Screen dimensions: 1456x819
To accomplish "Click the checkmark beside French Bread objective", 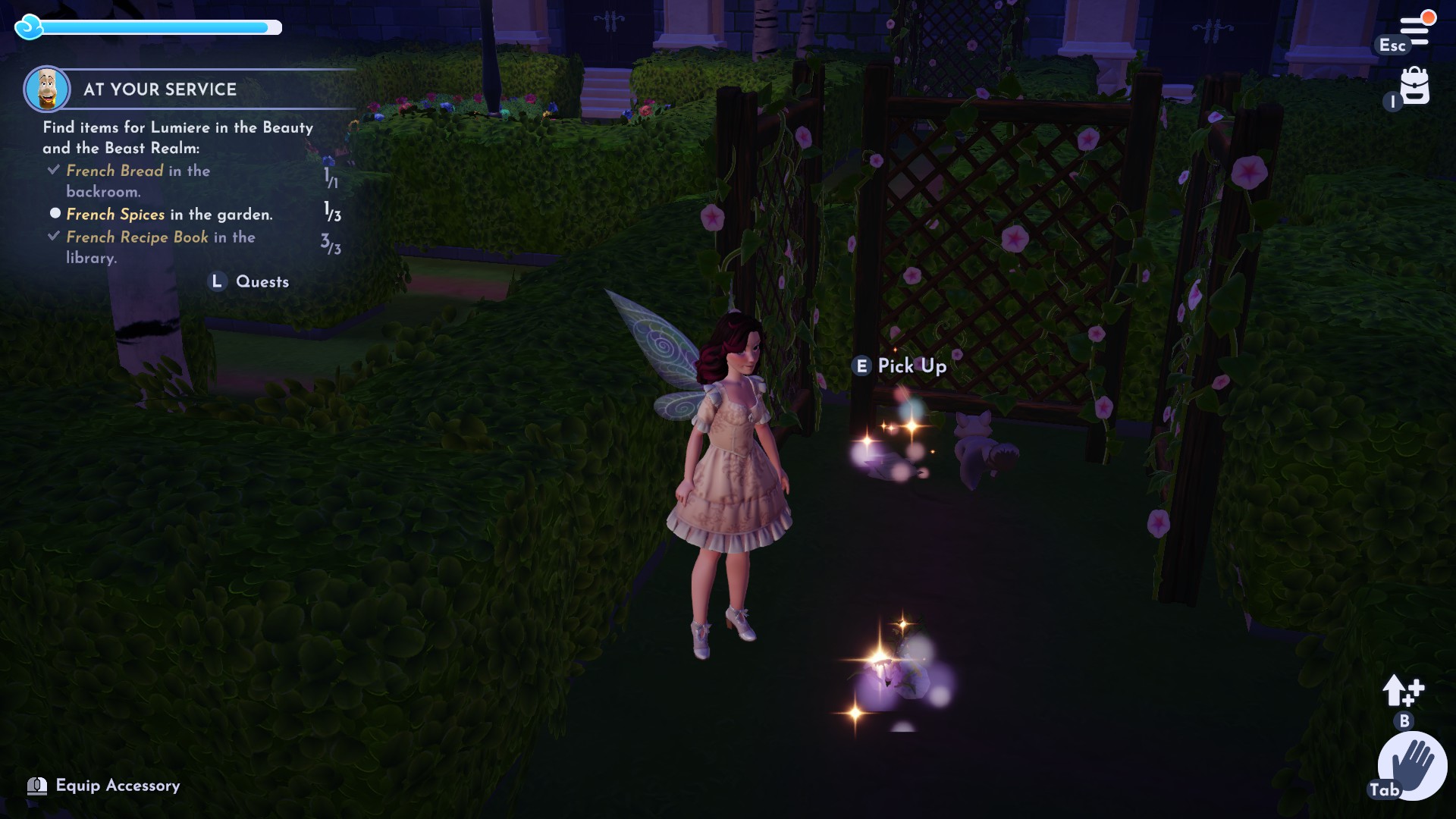I will (x=53, y=170).
